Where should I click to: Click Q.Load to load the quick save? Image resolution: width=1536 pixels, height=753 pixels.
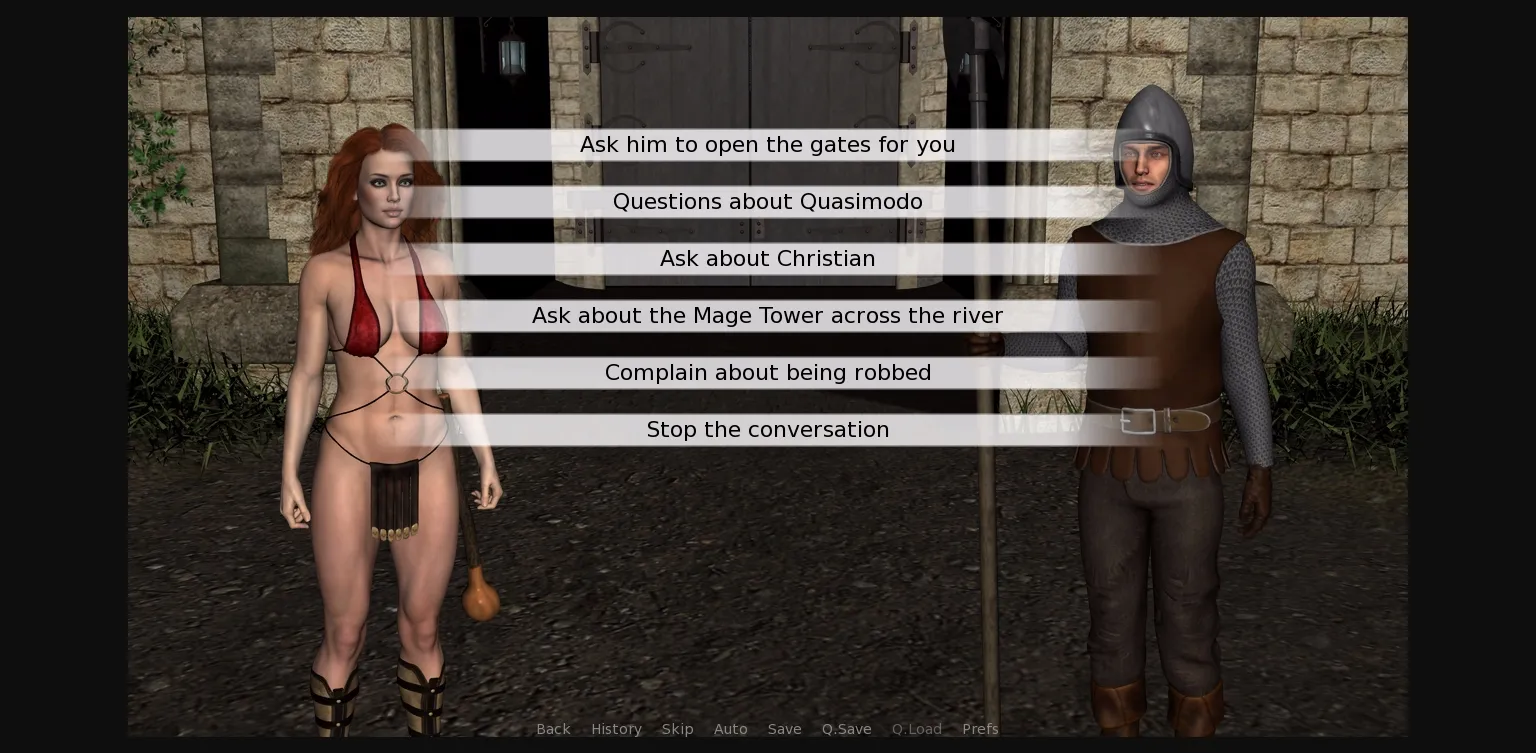pos(916,729)
